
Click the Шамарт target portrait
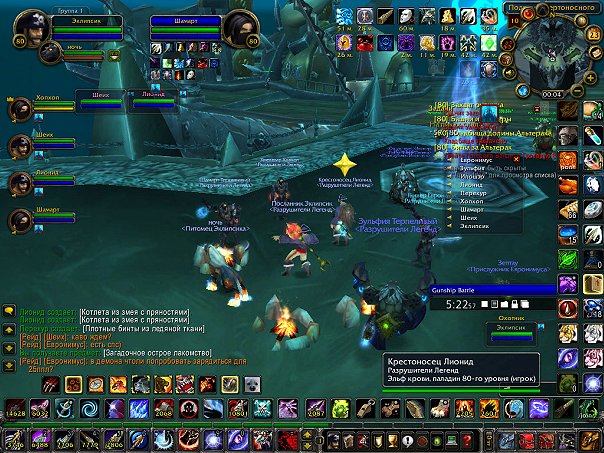click(x=240, y=30)
